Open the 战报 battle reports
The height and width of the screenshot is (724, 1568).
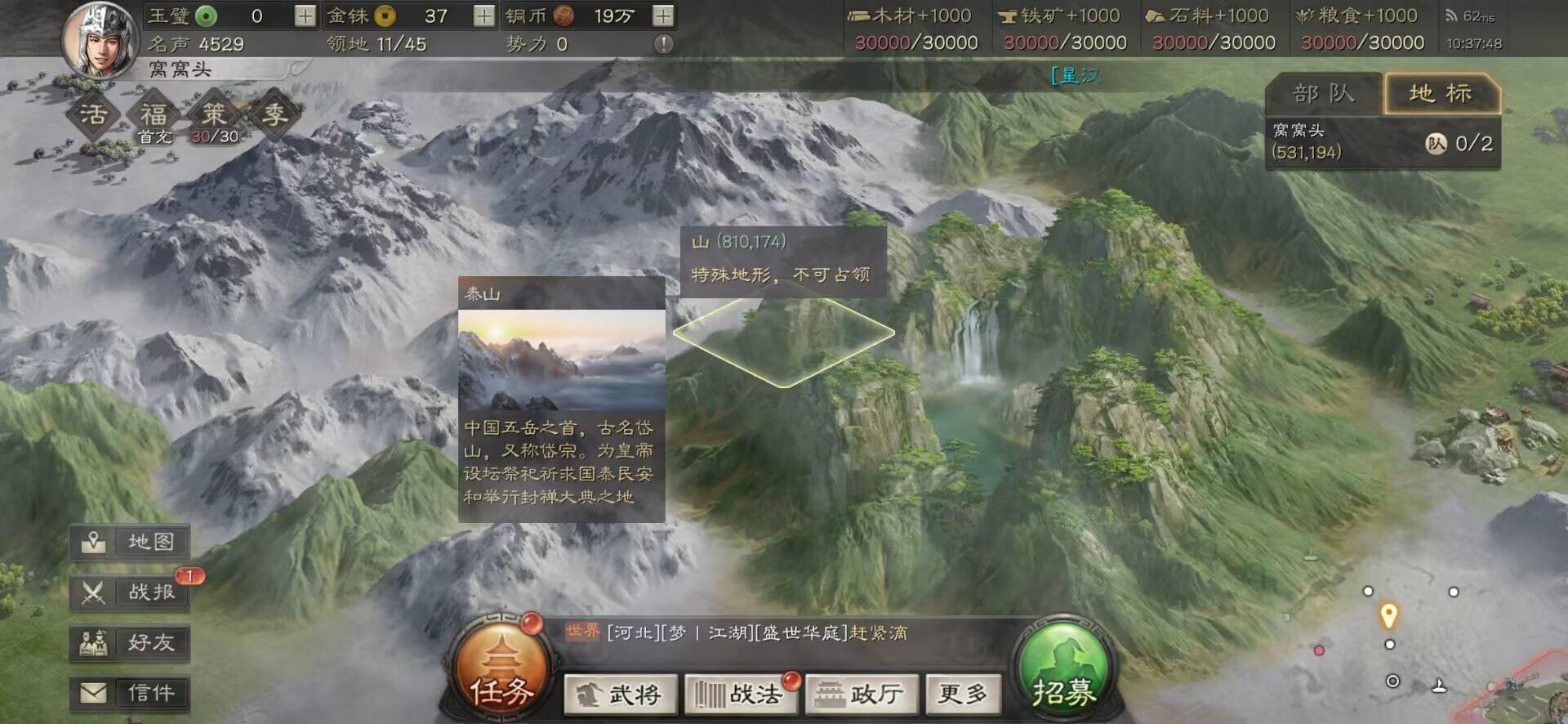click(131, 592)
